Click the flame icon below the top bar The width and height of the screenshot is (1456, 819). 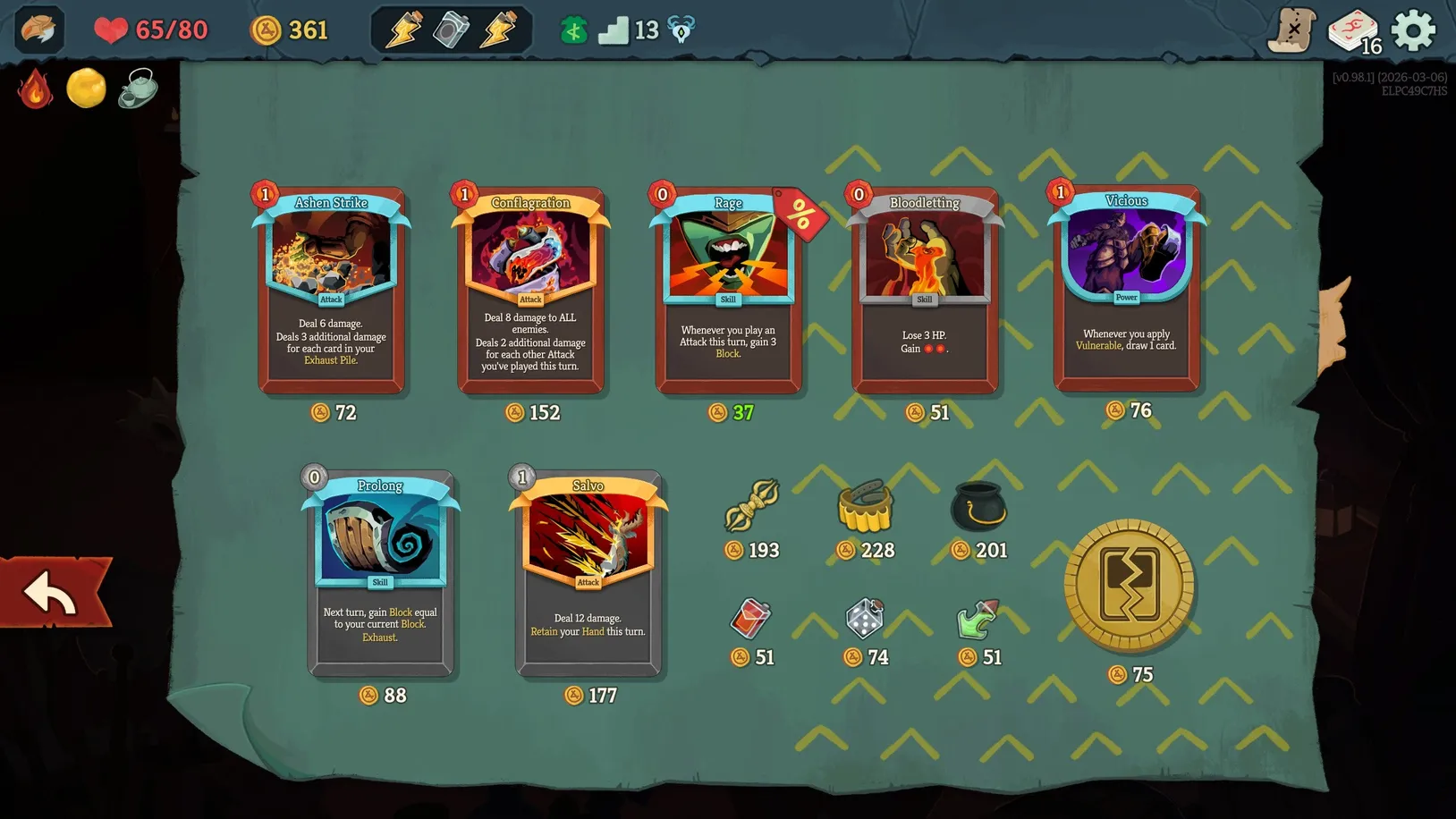coord(35,89)
